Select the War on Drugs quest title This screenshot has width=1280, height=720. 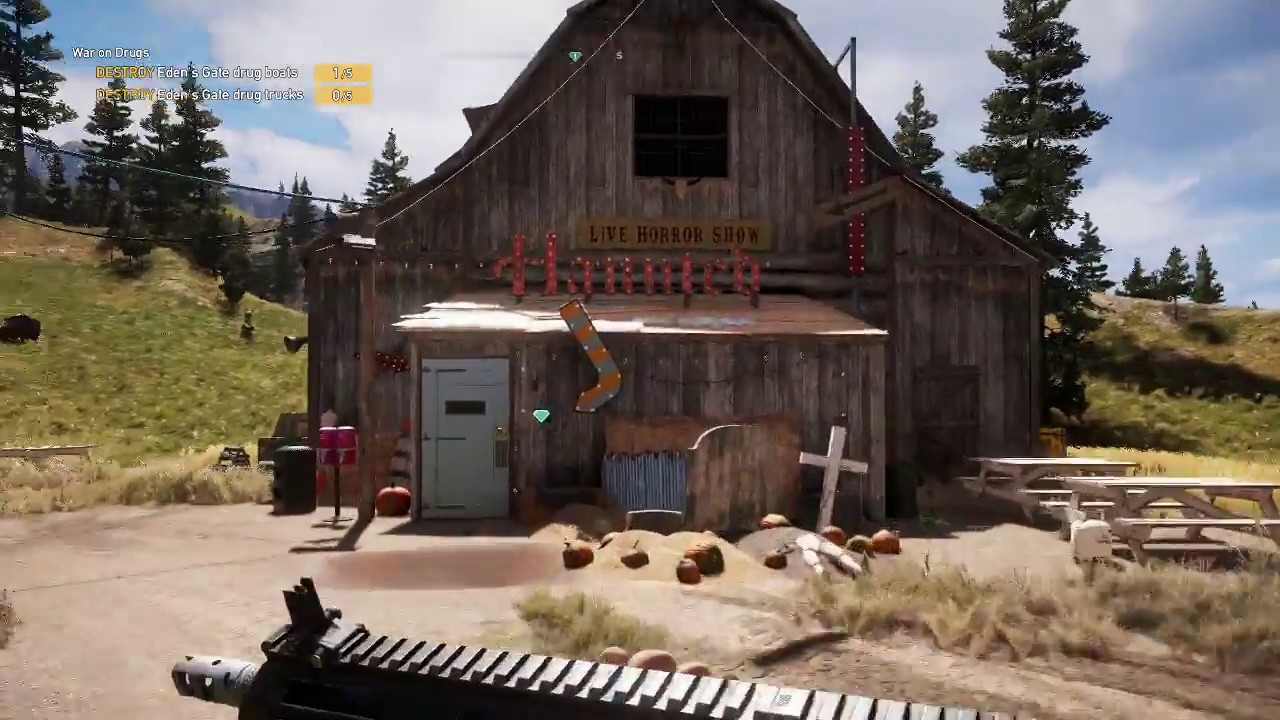110,52
